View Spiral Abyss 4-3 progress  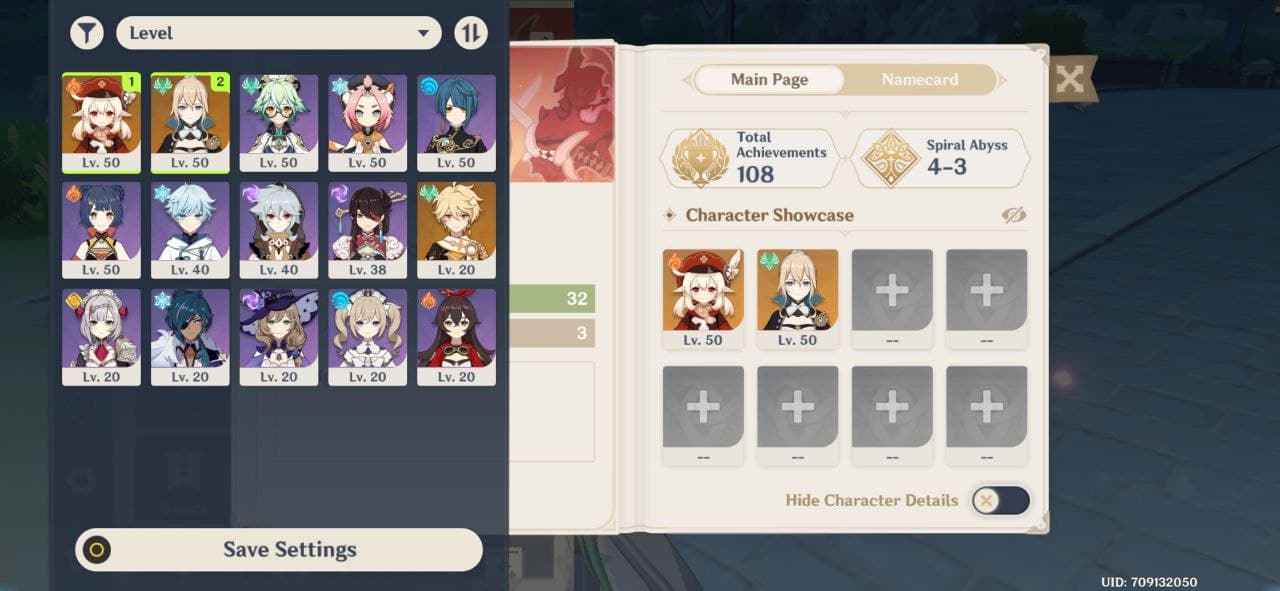pyautogui.click(x=940, y=158)
